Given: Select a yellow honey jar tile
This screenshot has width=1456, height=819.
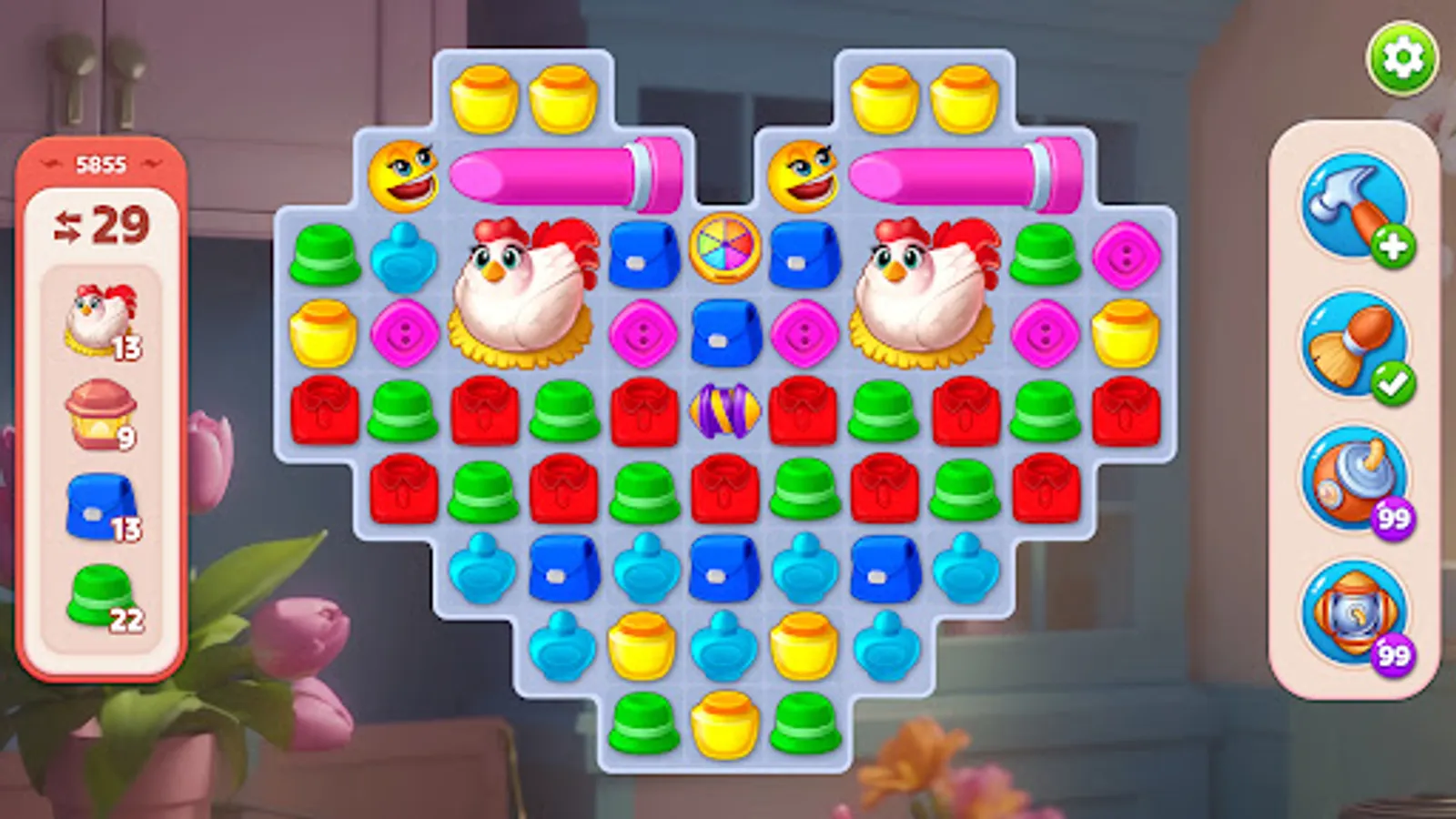Looking at the screenshot, I should pos(321,332).
